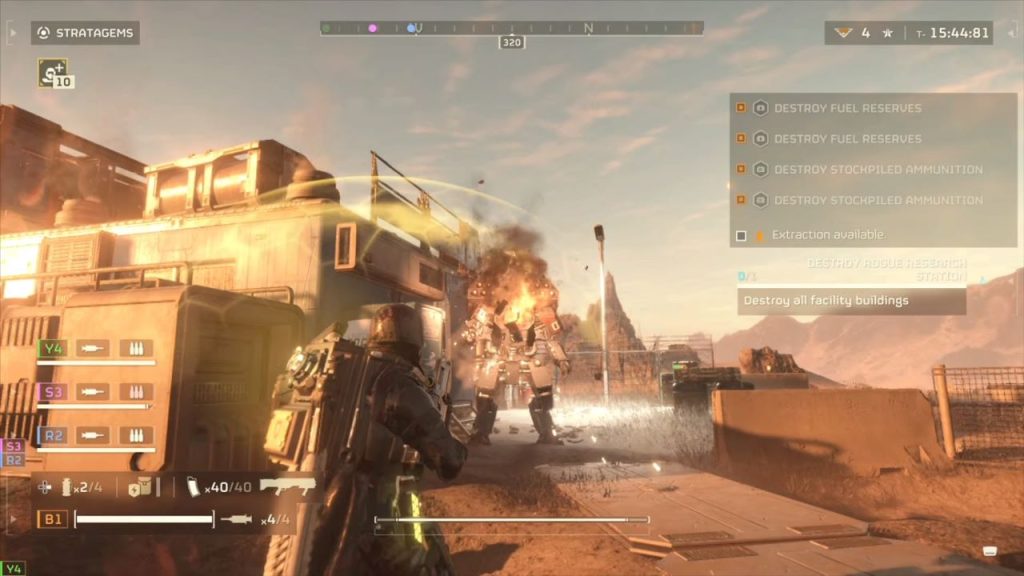Click the compass heading bar
Image resolution: width=1024 pixels, height=576 pixels.
pos(511,28)
